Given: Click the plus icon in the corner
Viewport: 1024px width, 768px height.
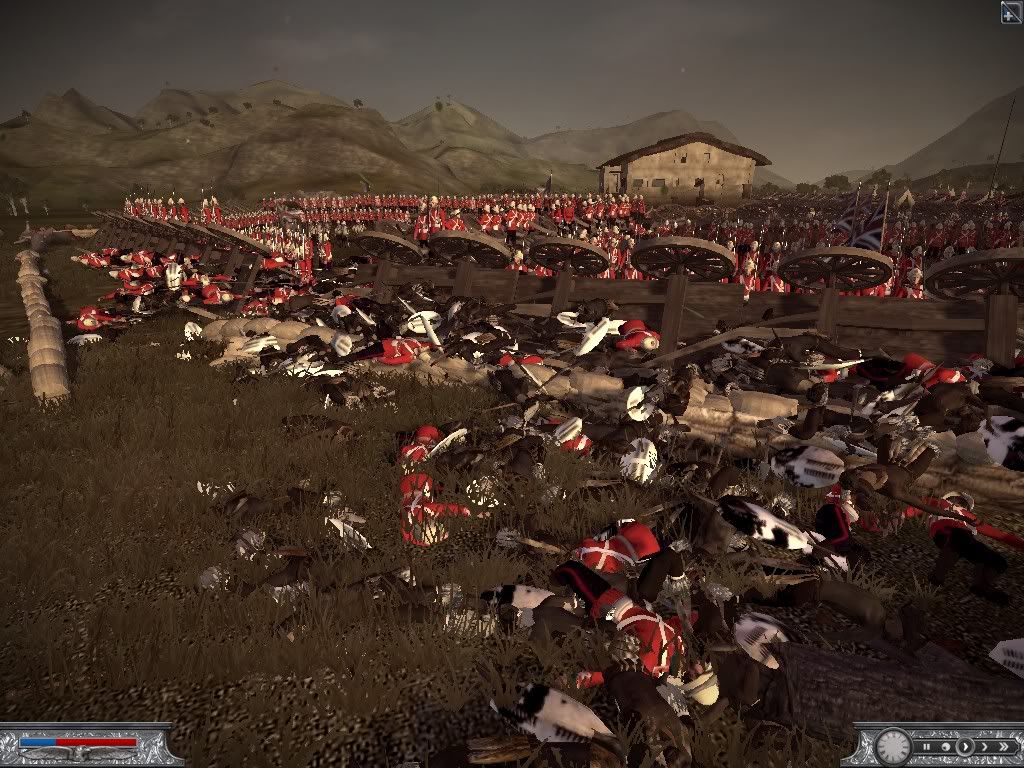Looking at the screenshot, I should tap(1011, 11).
